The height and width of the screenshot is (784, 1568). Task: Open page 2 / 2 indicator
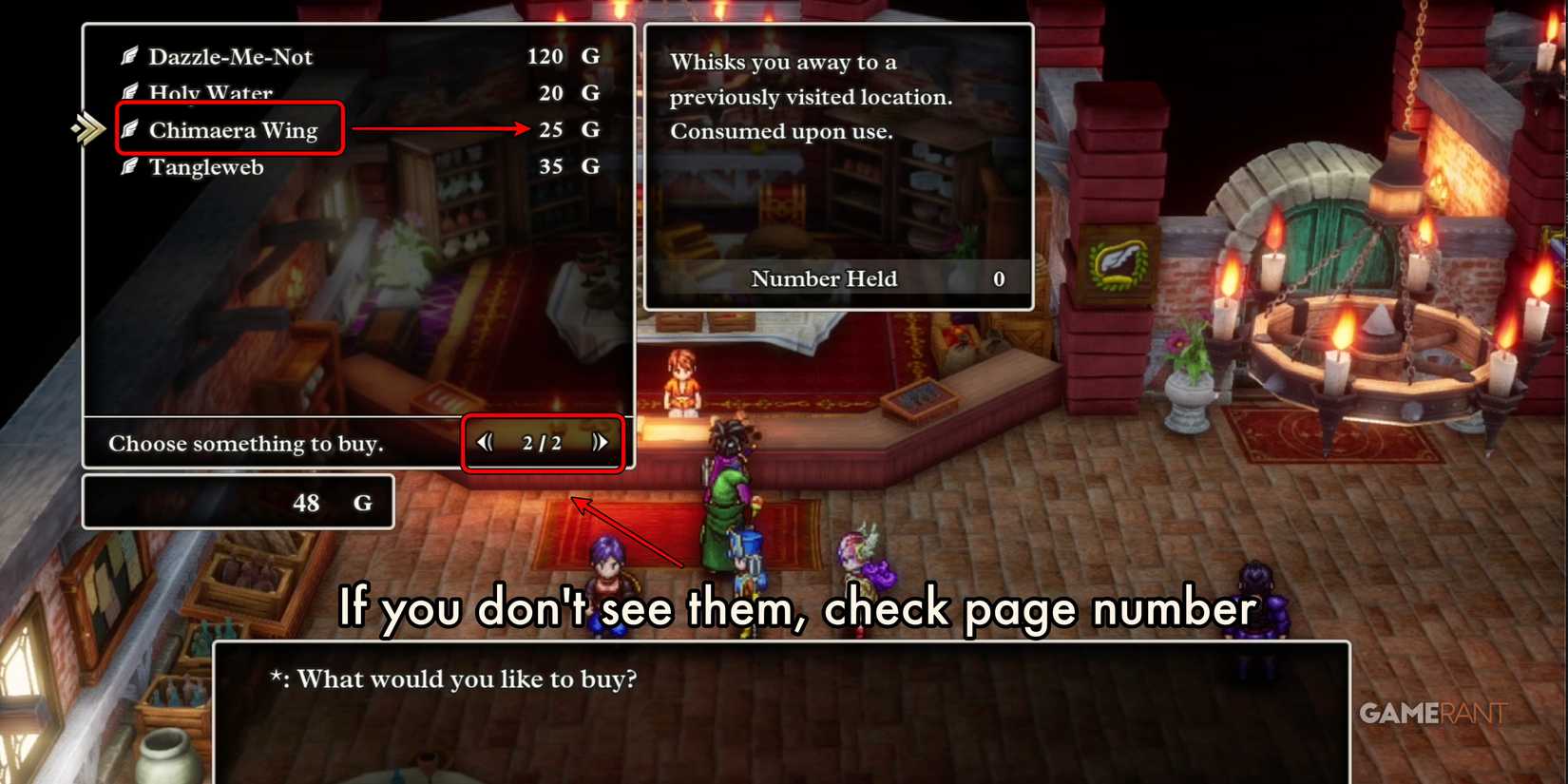pyautogui.click(x=542, y=442)
